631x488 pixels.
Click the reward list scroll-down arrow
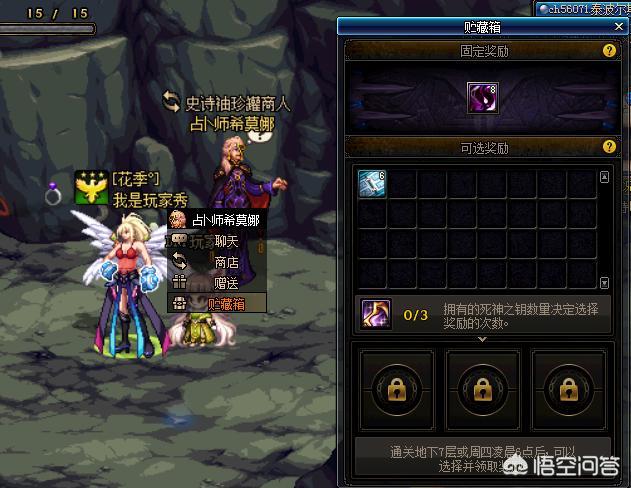tap(604, 283)
